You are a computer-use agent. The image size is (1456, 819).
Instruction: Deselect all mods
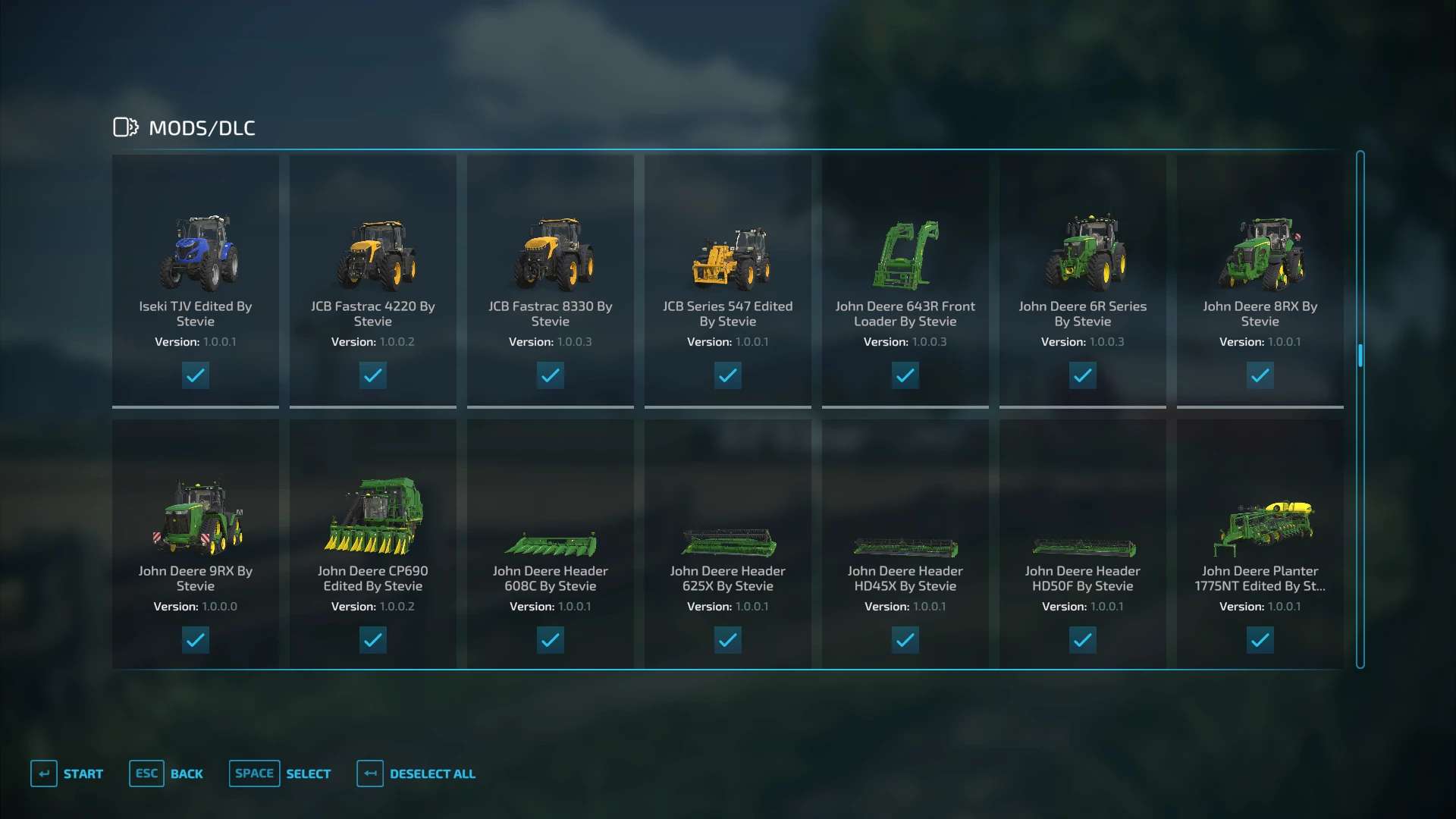click(x=416, y=773)
